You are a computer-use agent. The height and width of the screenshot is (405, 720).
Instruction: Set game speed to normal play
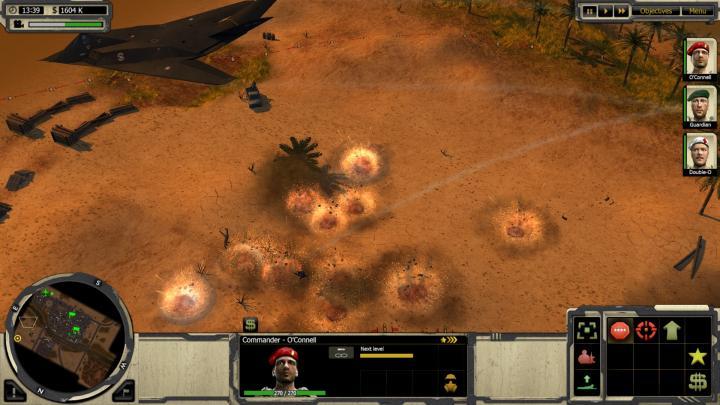607,11
